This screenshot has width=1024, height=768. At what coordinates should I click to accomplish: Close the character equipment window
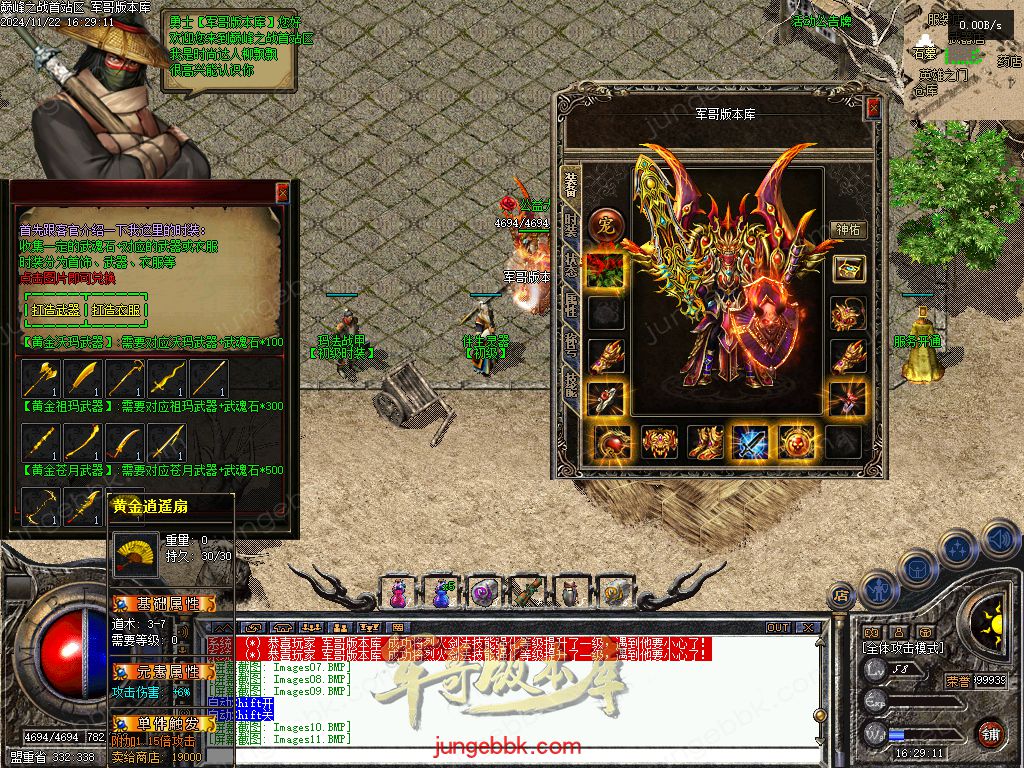pyautogui.click(x=873, y=107)
